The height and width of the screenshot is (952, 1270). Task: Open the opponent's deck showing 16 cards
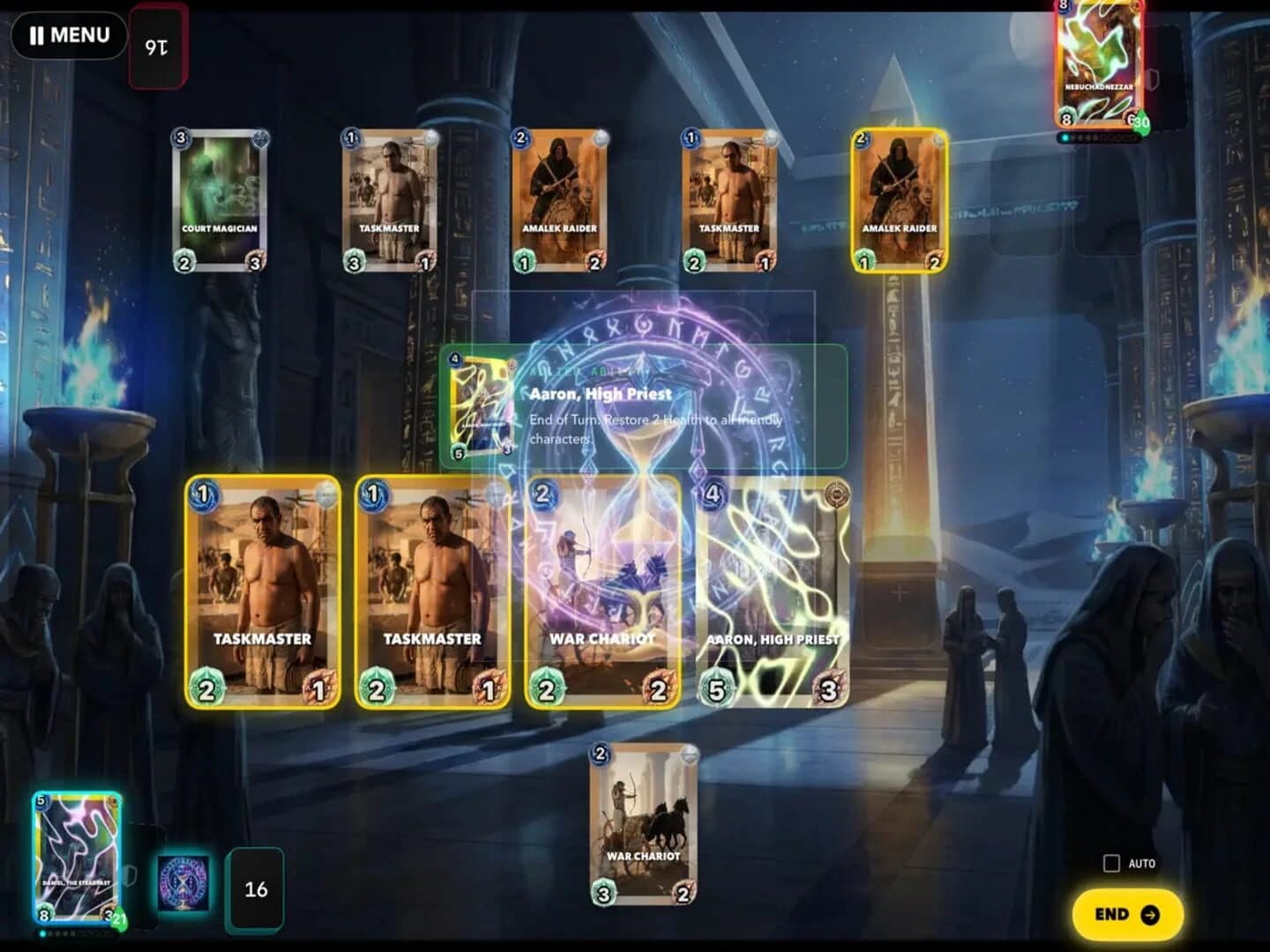(157, 44)
